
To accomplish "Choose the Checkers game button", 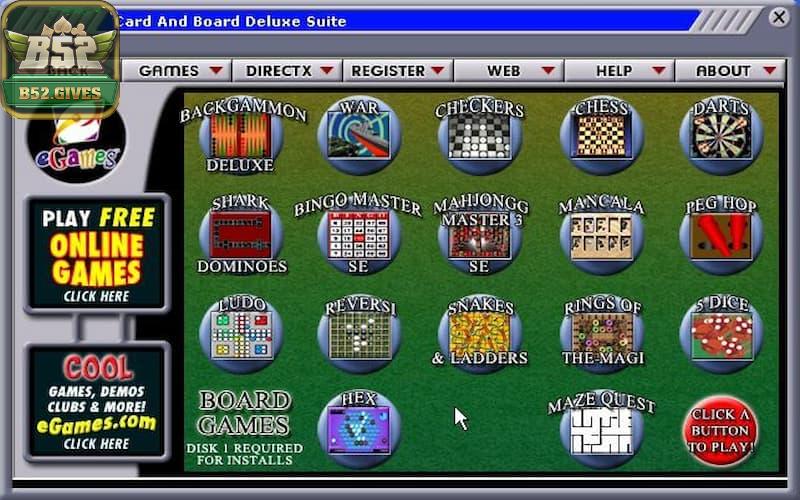I will pyautogui.click(x=479, y=135).
